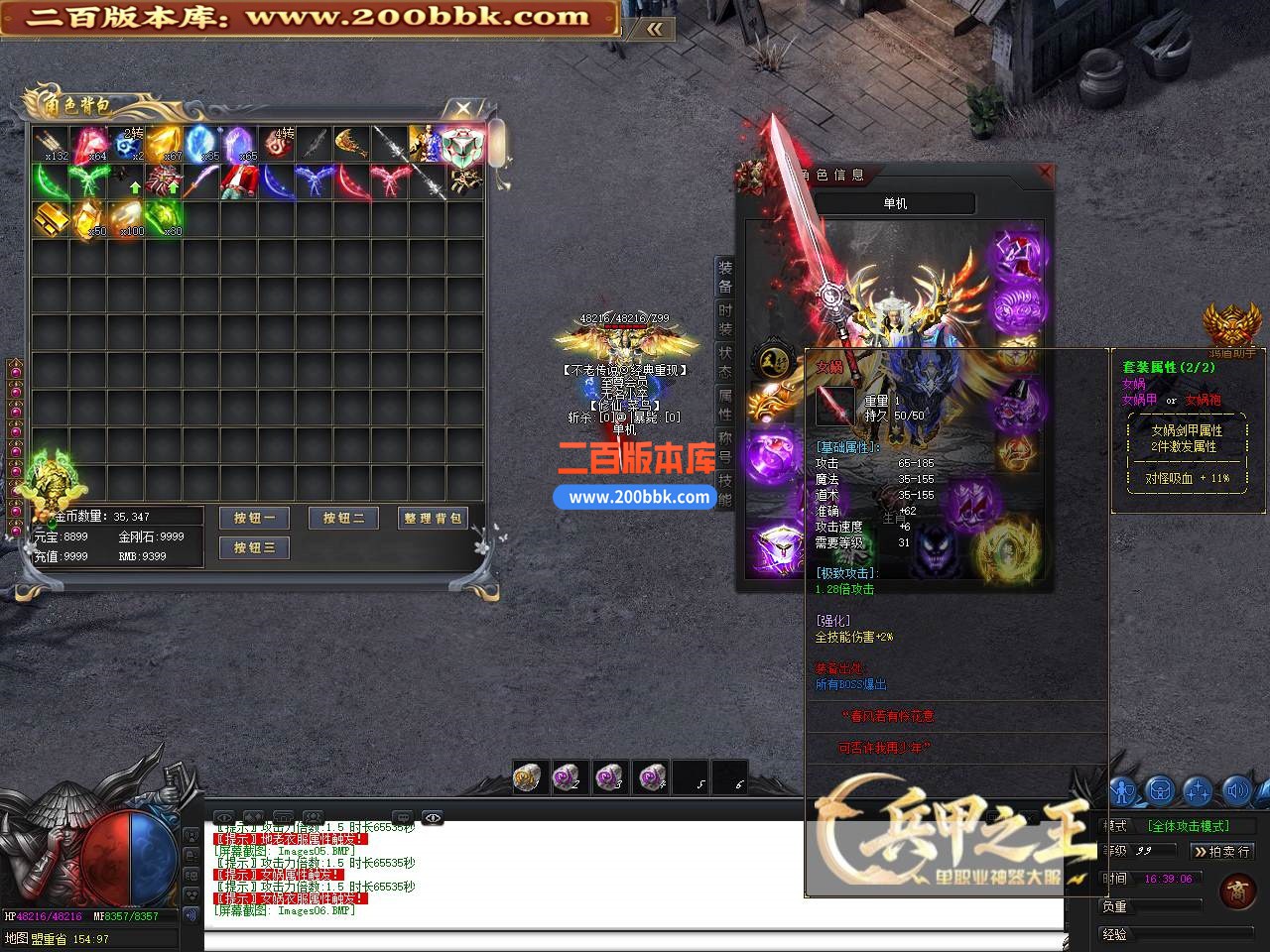
Task: Click the 按钮三 button in the backpack
Action: point(254,547)
